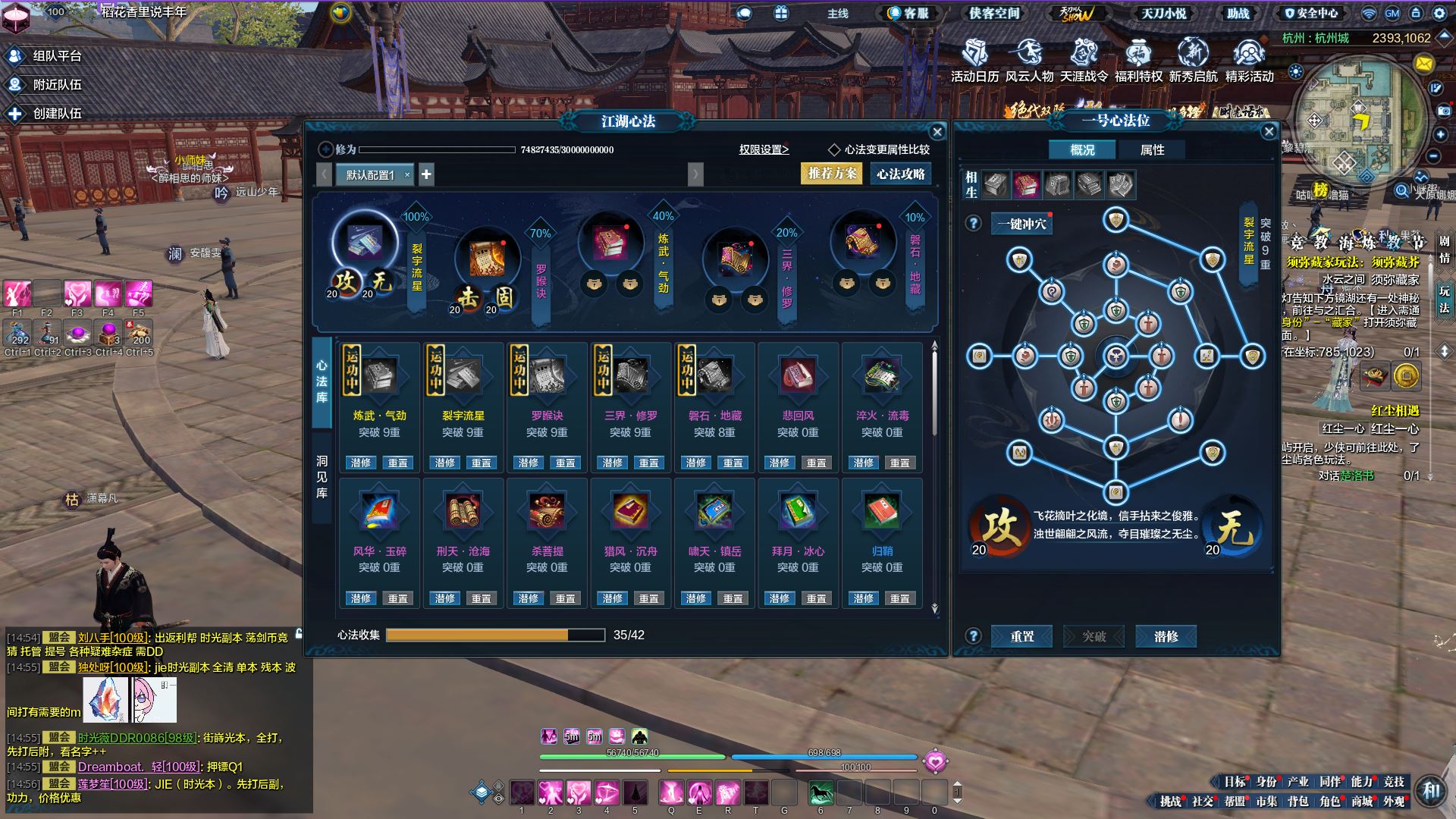This screenshot has height=819, width=1456.
Task: Open the 推荐方案 recommended scheme
Action: click(x=832, y=174)
